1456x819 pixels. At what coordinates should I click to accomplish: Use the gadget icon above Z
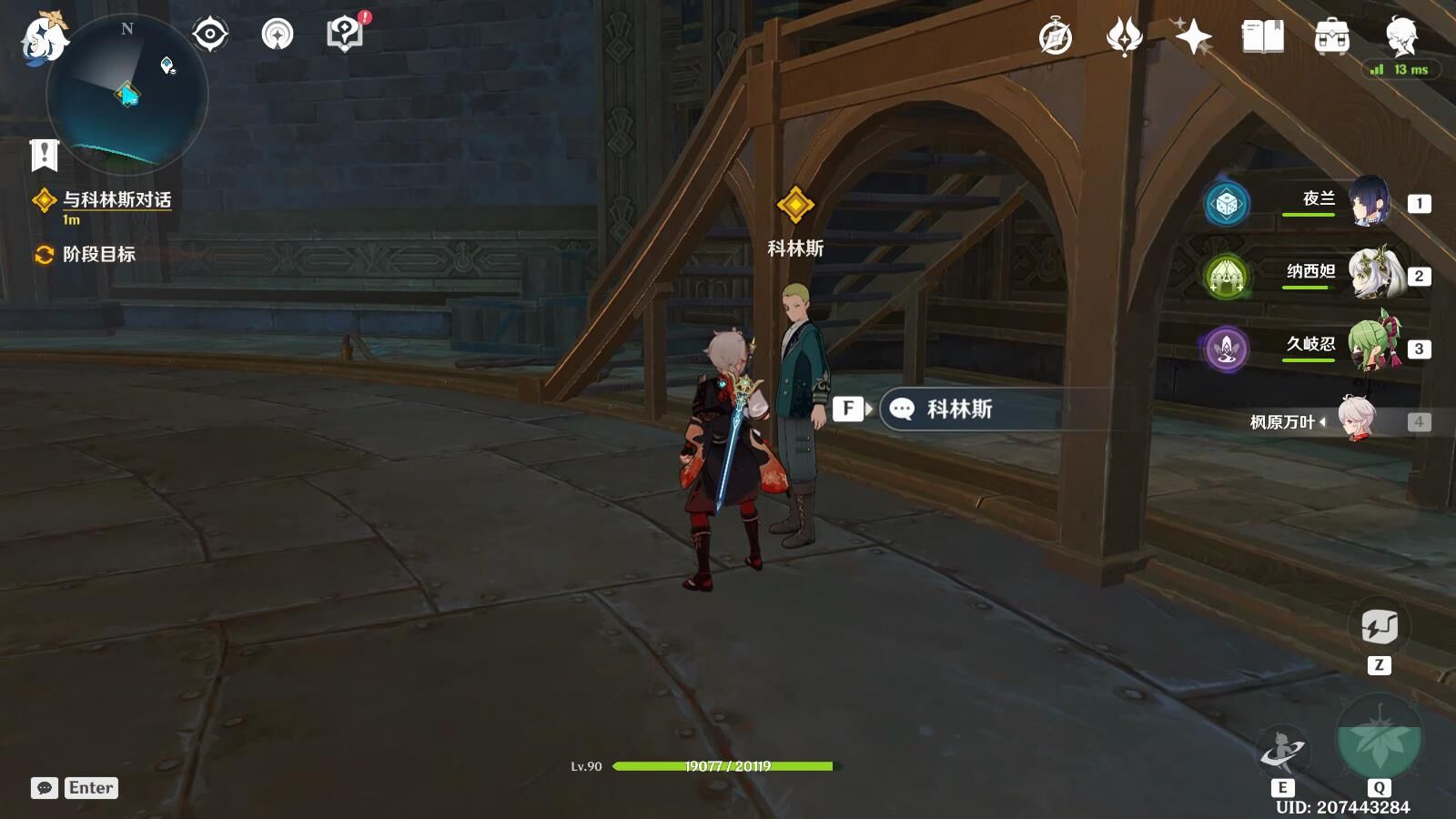click(x=1379, y=627)
